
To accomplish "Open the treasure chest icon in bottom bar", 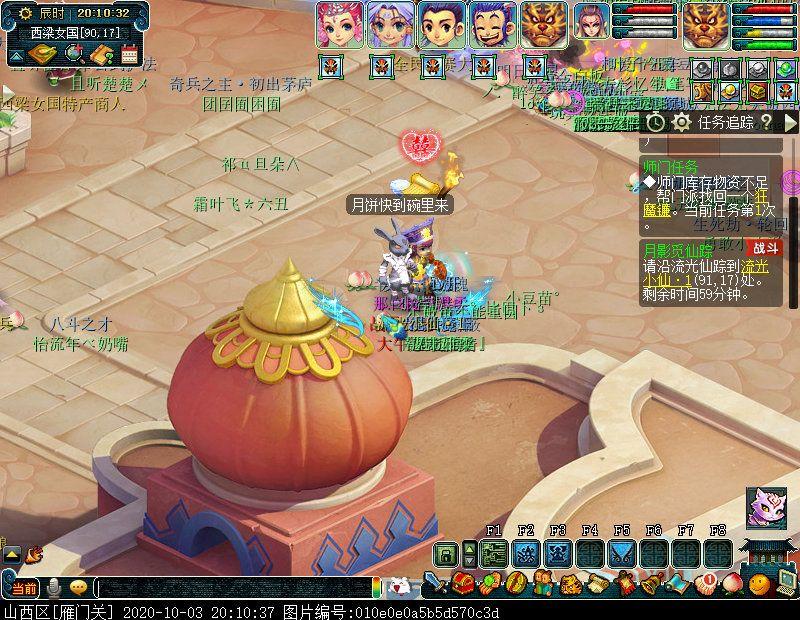I will [463, 582].
